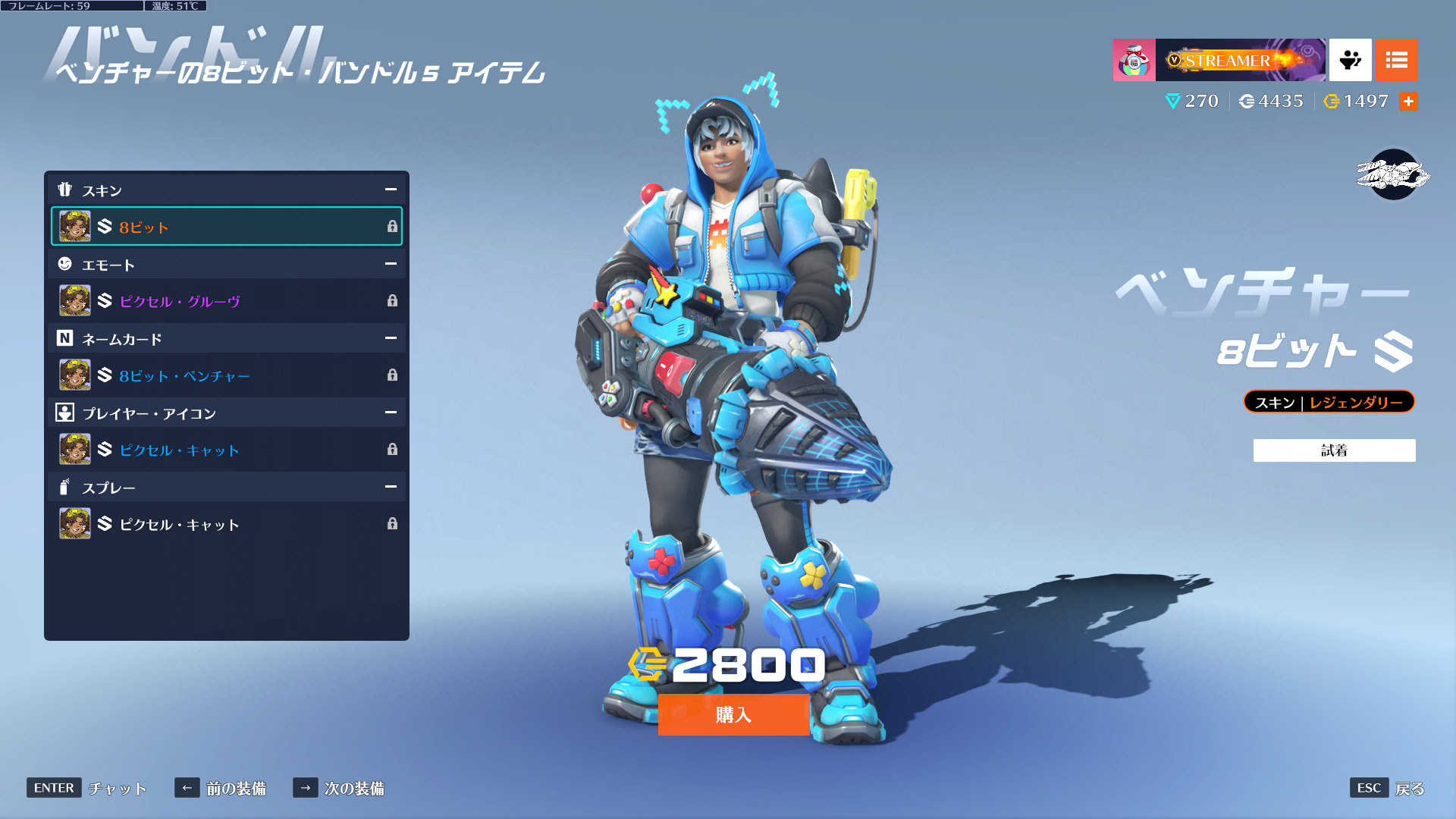This screenshot has height=819, width=1456.
Task: Open the STREAMER player profile banner
Action: (x=1241, y=60)
